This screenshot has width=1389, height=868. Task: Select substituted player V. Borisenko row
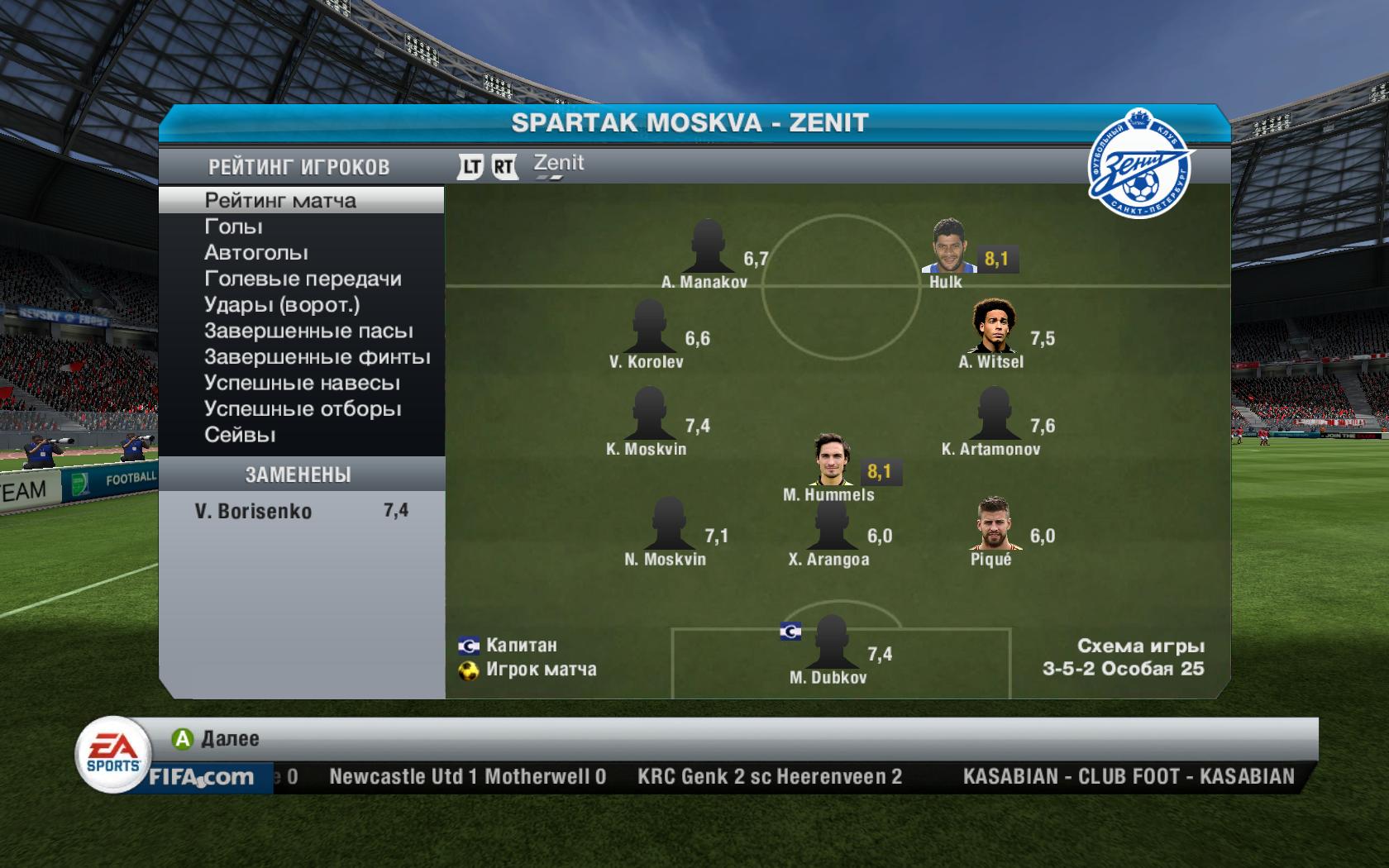(301, 511)
